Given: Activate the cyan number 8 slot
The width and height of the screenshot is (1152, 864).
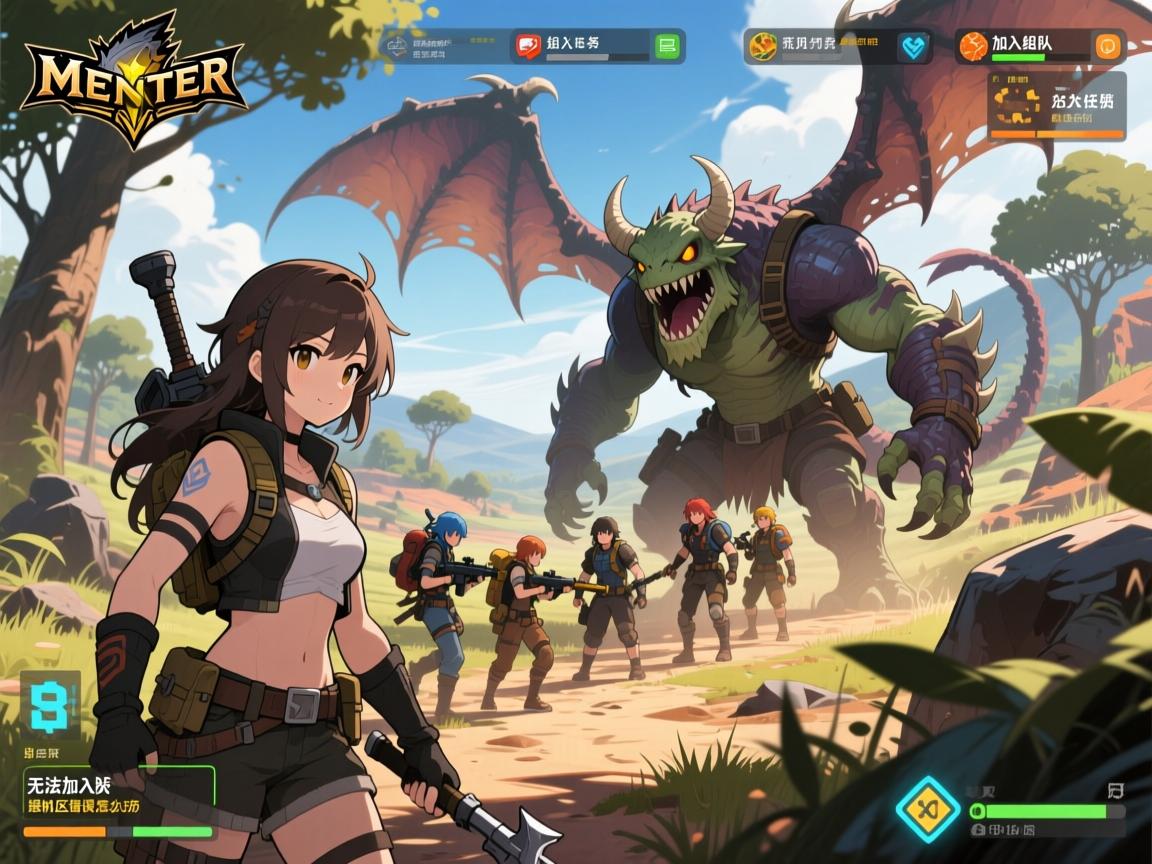Looking at the screenshot, I should point(50,701).
